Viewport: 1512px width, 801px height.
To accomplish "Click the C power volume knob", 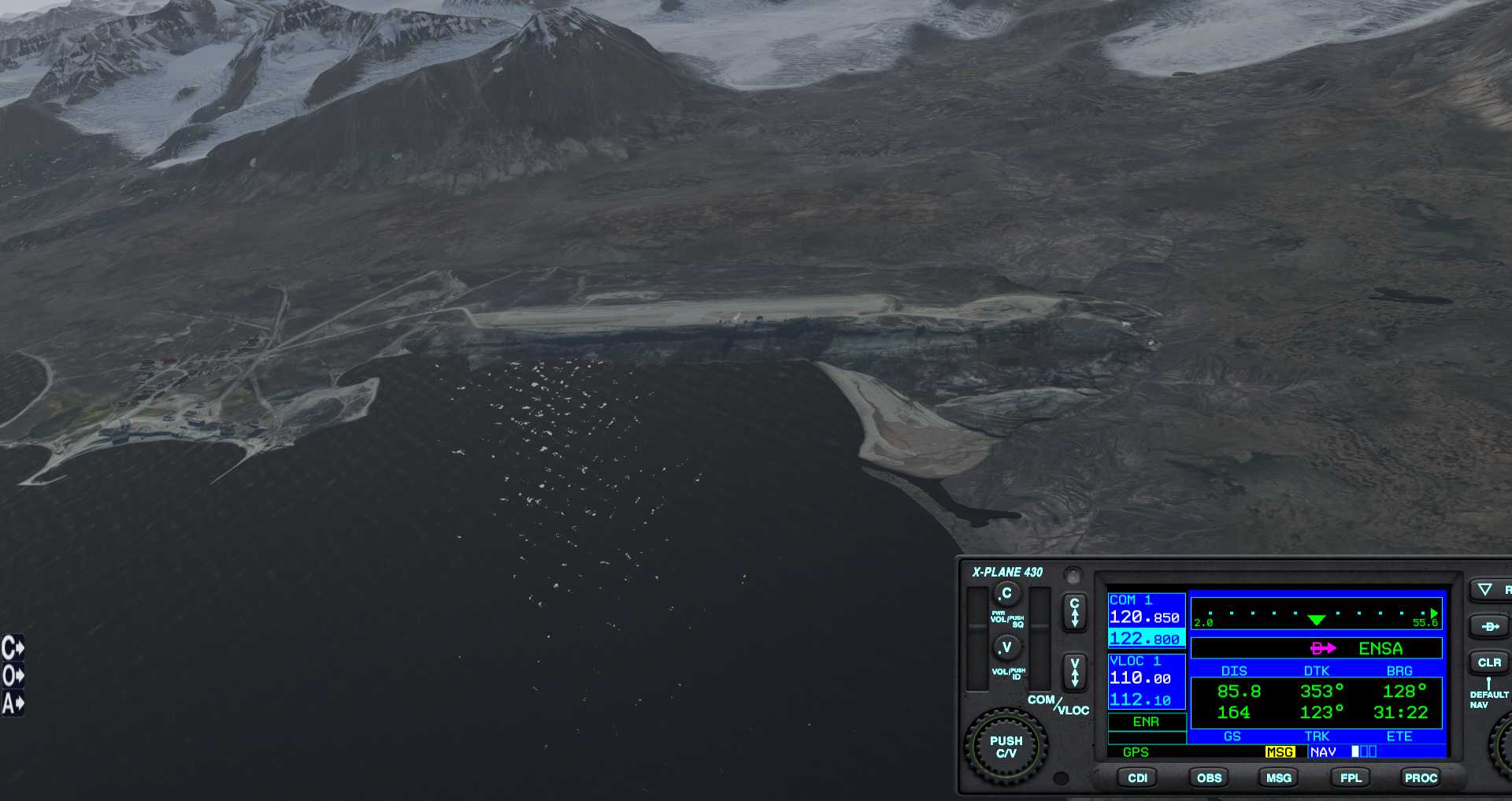I will (1006, 593).
